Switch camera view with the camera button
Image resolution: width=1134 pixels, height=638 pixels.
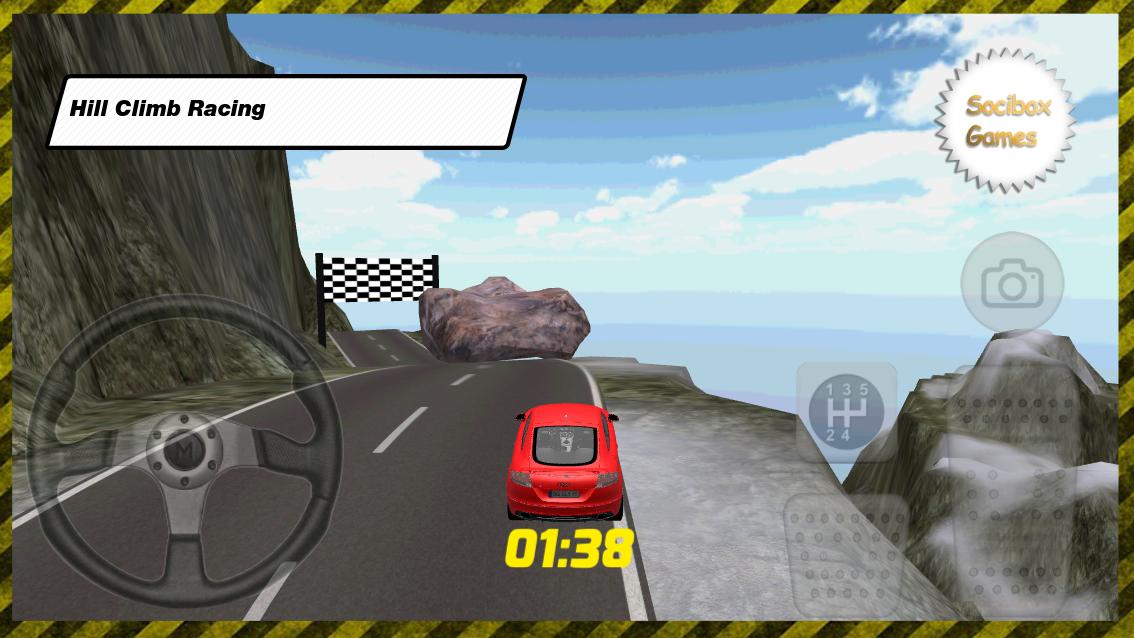pyautogui.click(x=1012, y=285)
